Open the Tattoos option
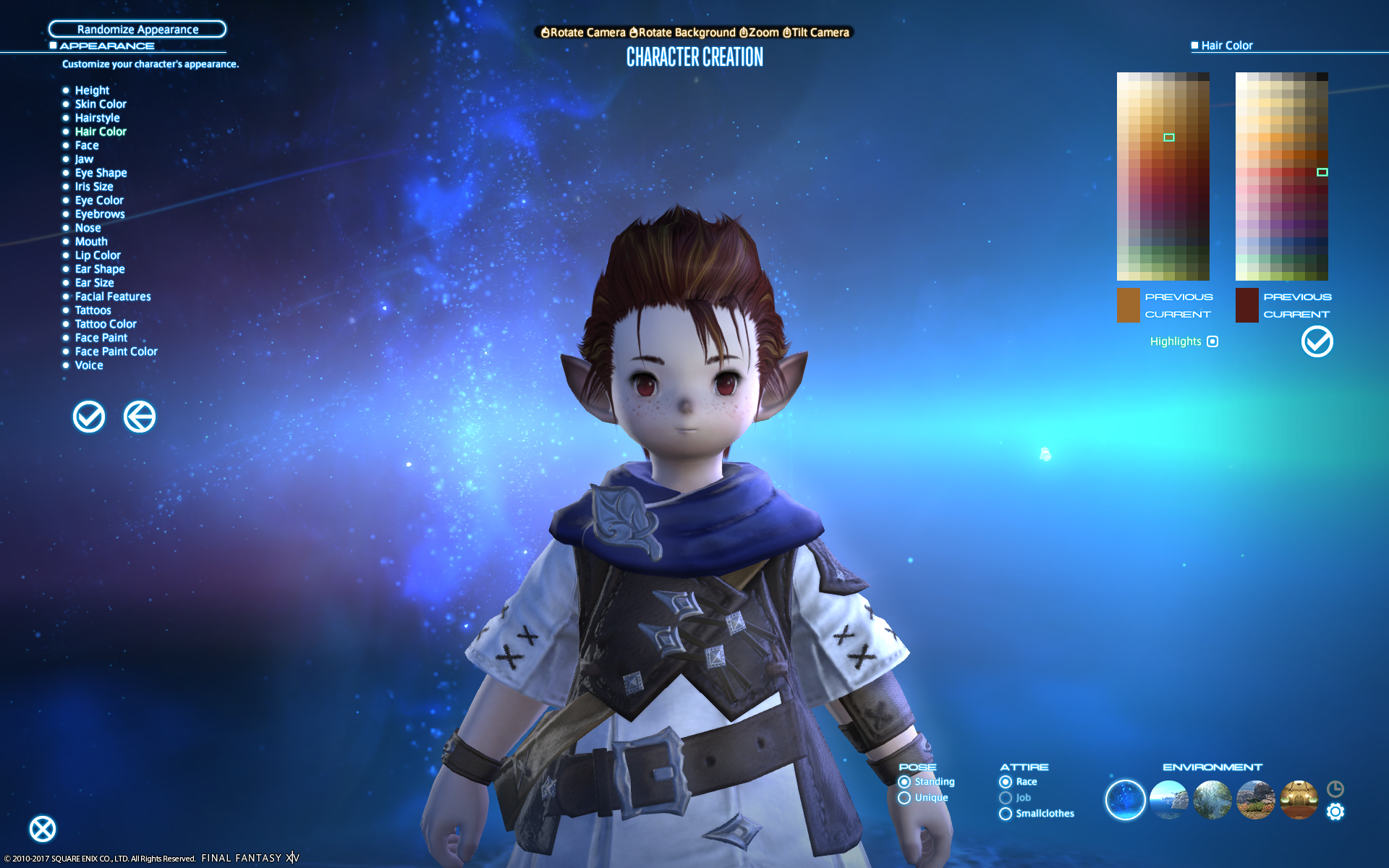 pos(93,310)
